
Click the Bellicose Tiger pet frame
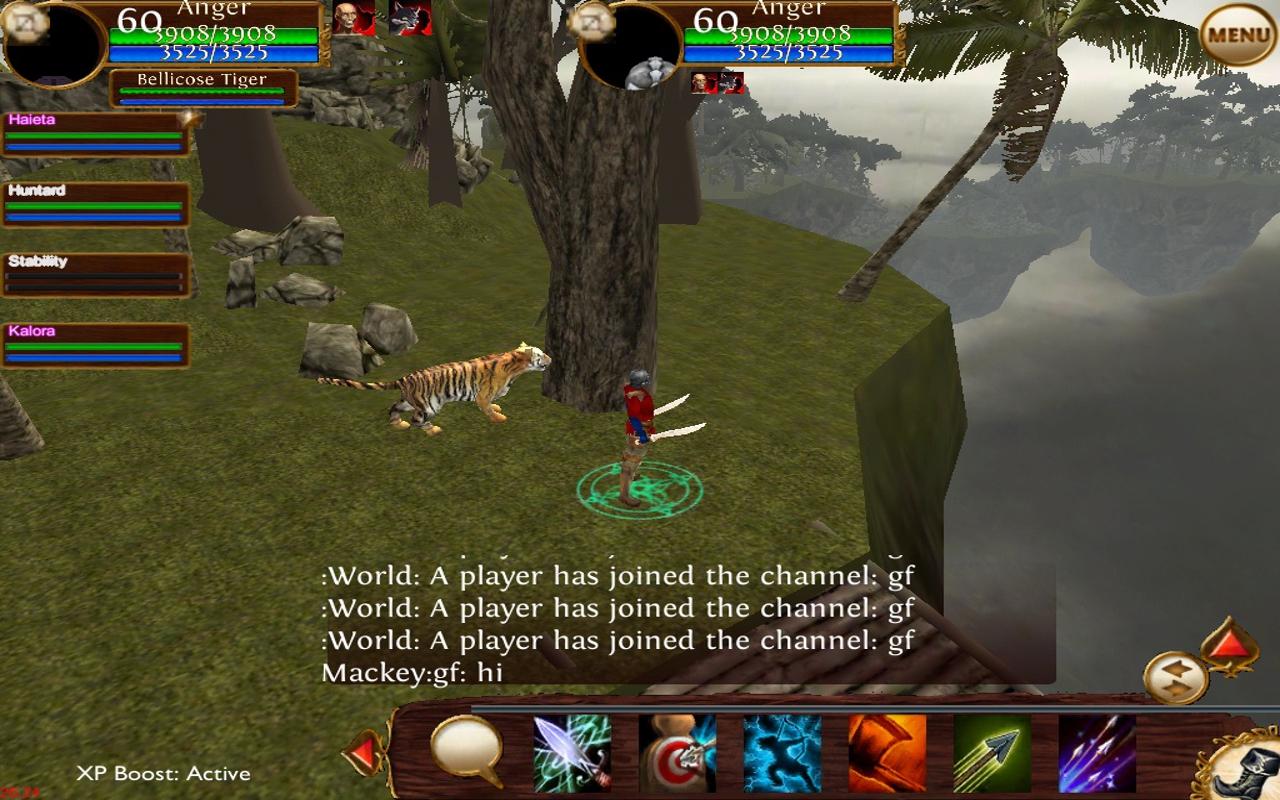point(203,88)
